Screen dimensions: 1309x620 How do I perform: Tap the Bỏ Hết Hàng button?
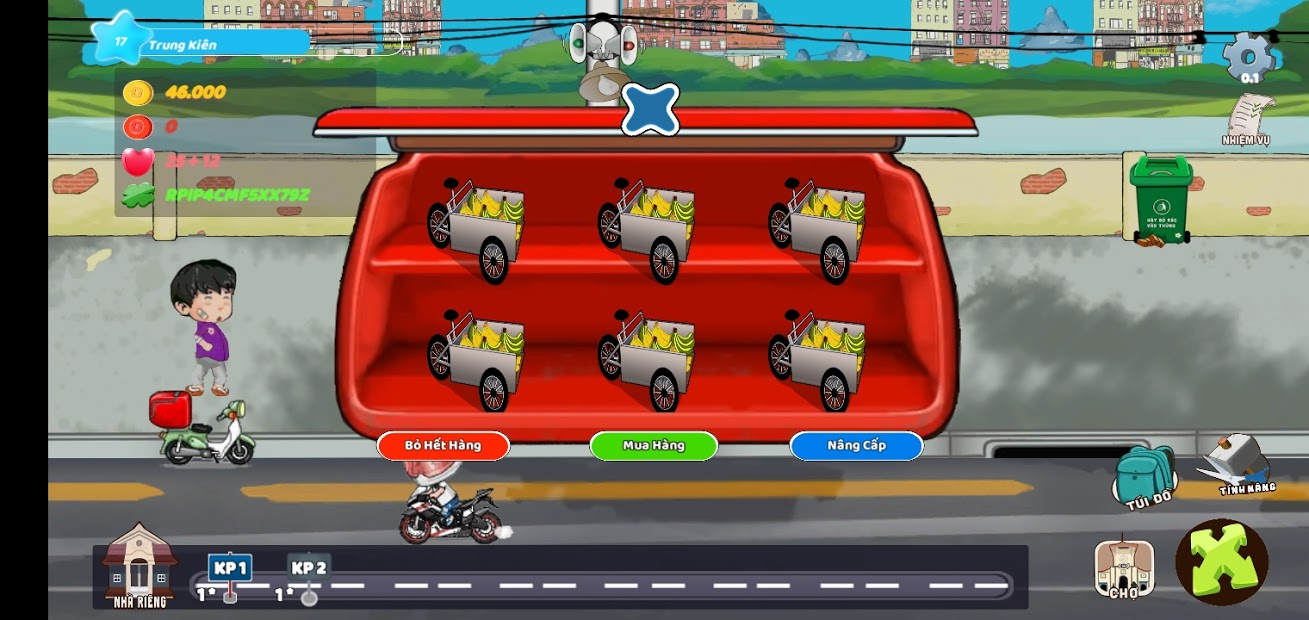pos(443,445)
